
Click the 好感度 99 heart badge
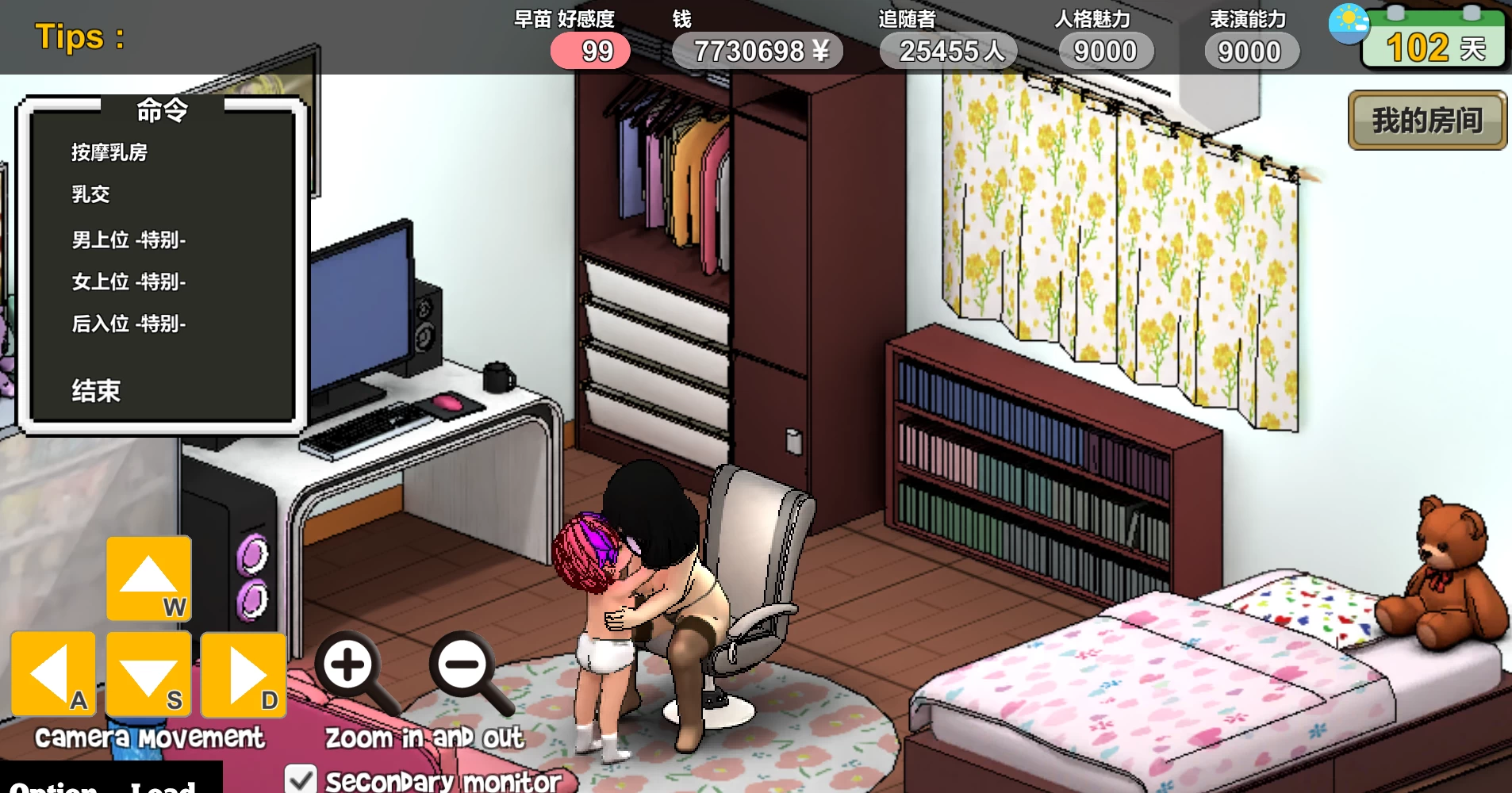click(591, 50)
